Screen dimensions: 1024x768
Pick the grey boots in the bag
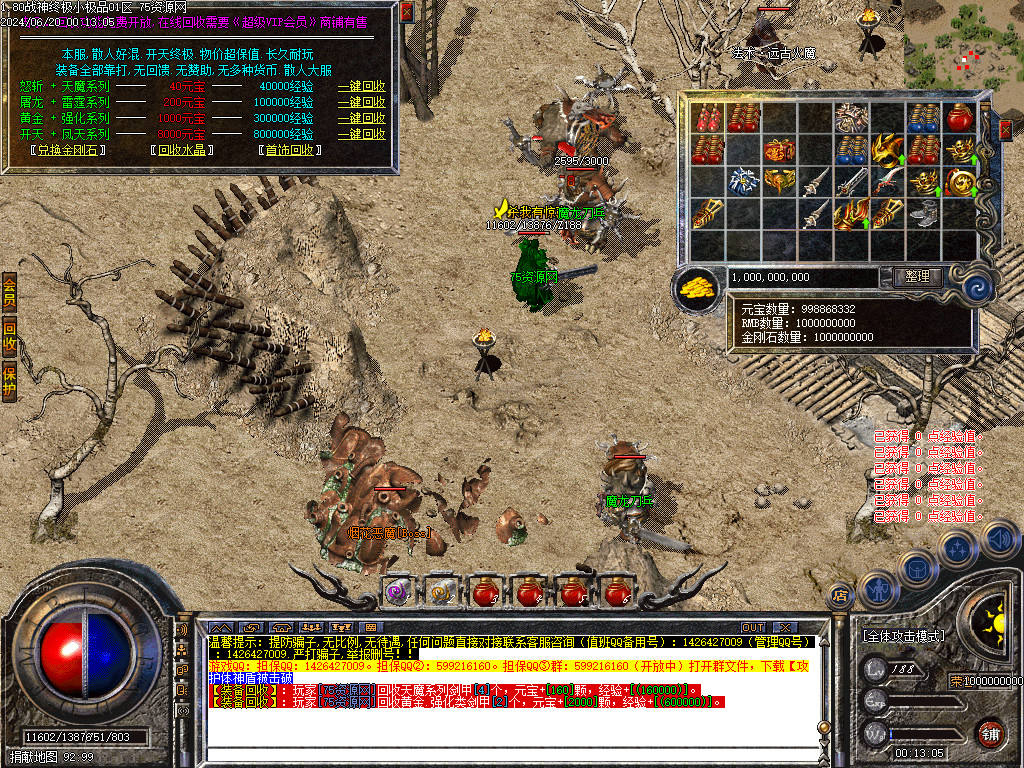(x=924, y=213)
